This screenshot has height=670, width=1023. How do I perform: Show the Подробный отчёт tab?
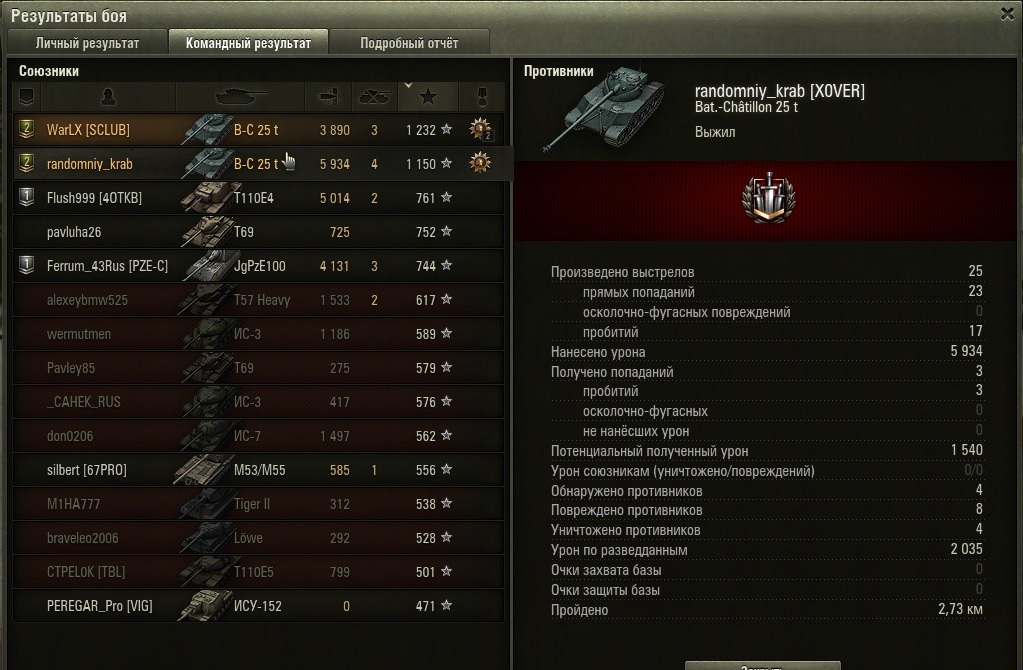coord(409,43)
